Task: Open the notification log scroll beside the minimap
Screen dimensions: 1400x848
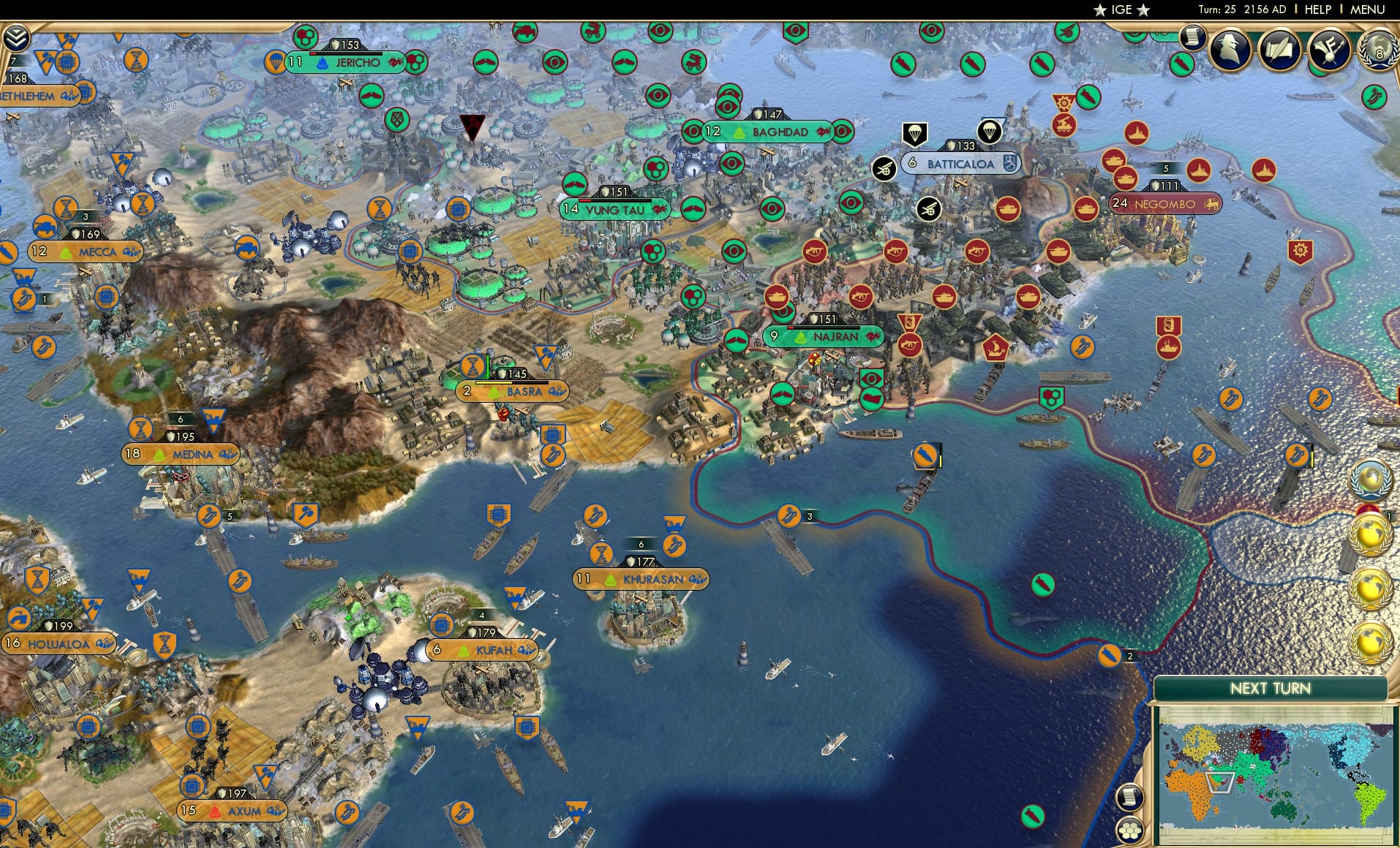Action: click(x=1129, y=797)
